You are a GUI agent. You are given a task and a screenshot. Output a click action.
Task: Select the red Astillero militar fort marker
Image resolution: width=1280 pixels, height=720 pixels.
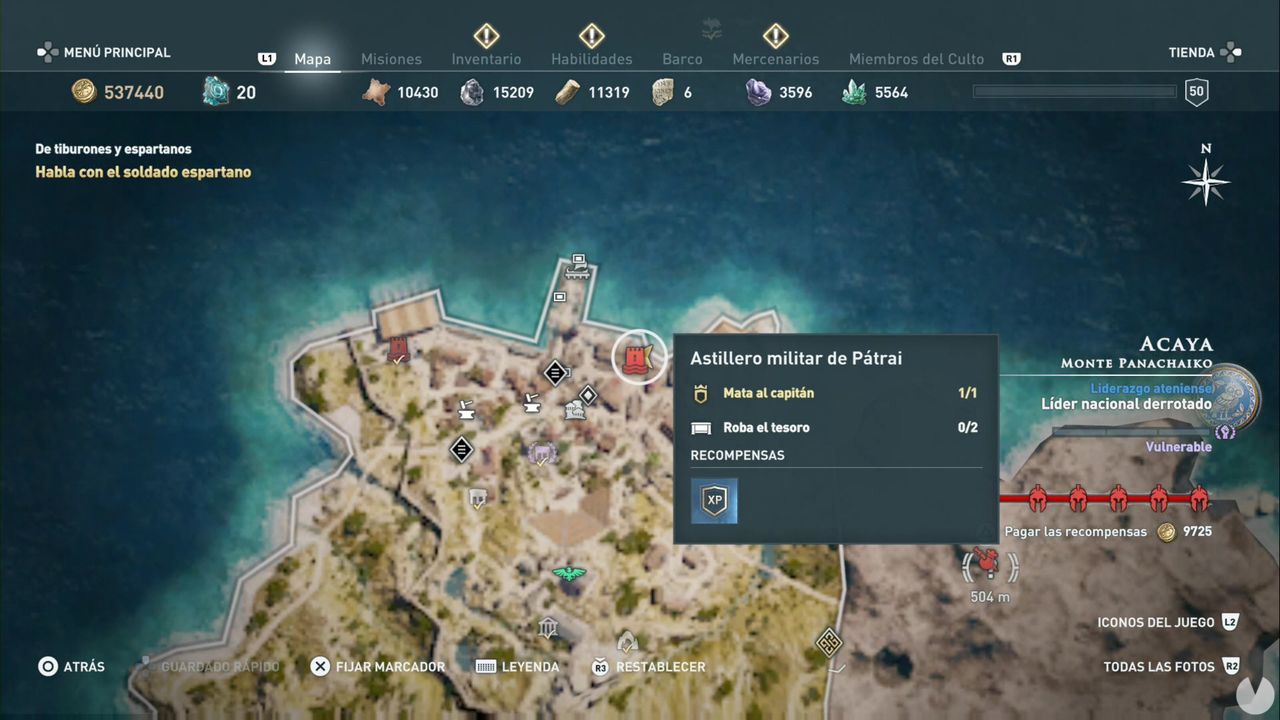coord(638,357)
